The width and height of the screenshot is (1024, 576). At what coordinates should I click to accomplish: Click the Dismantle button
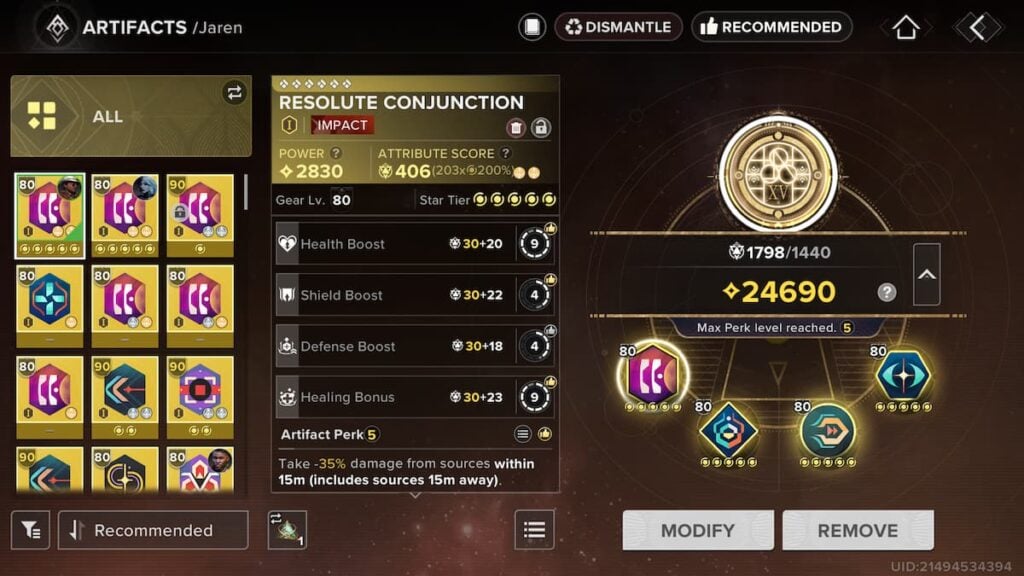coord(618,27)
